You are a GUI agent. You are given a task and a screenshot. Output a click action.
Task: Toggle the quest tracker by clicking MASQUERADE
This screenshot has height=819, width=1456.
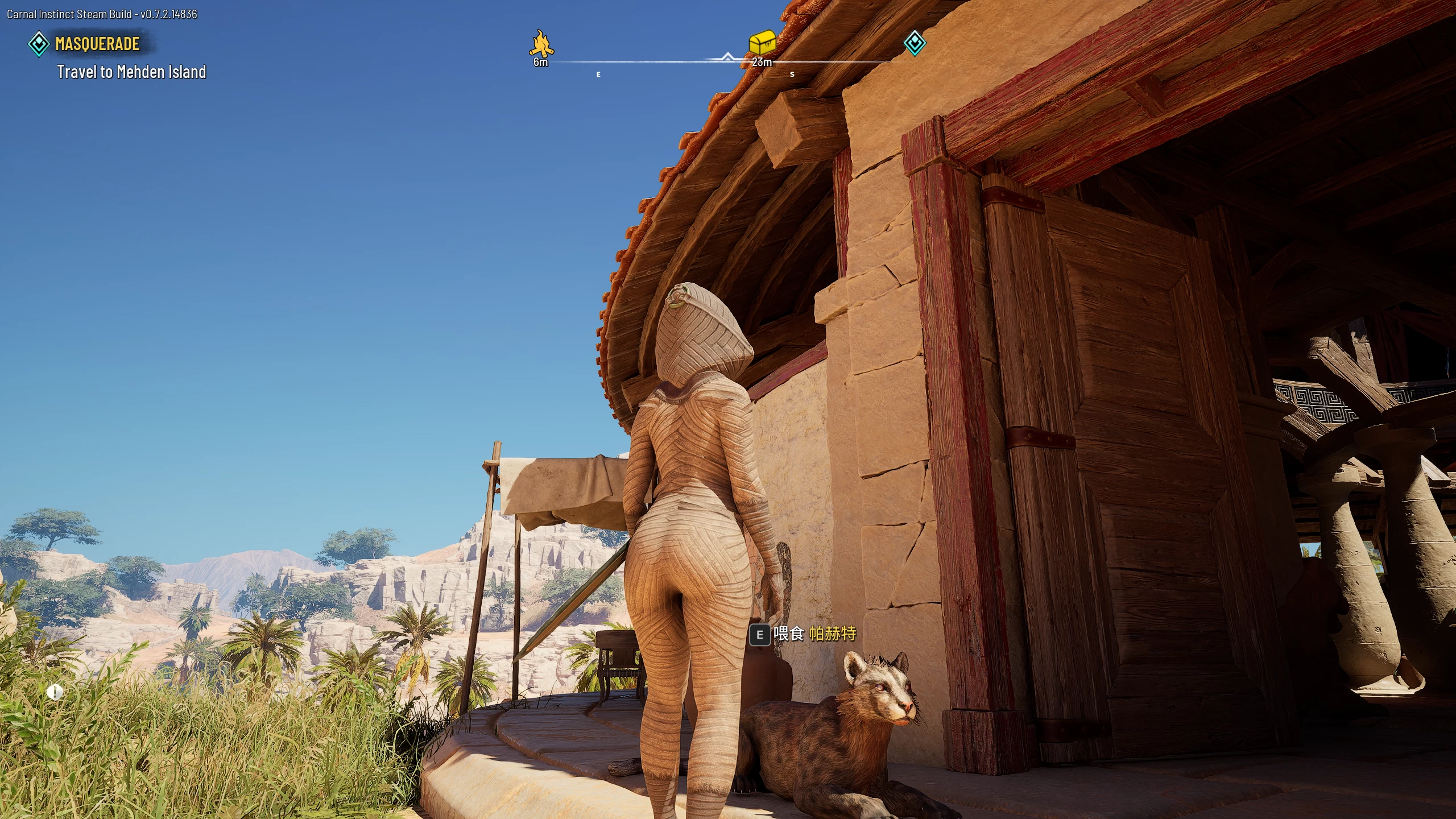pos(98,43)
